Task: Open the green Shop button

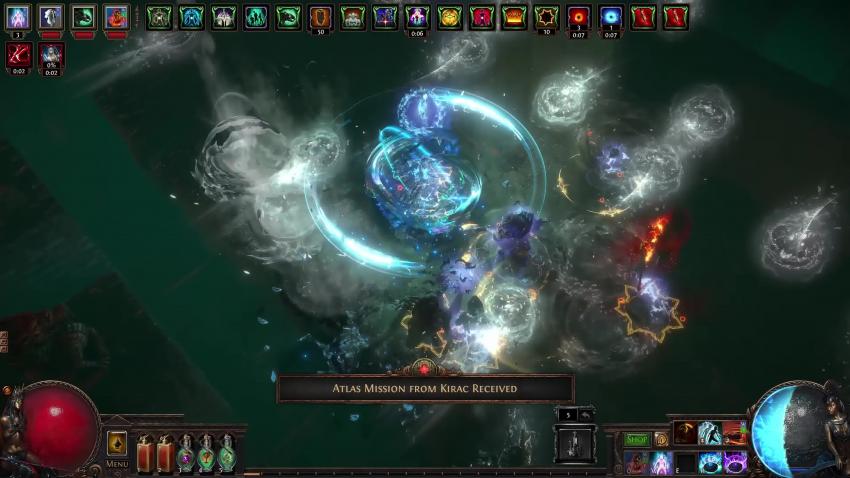Action: click(637, 439)
